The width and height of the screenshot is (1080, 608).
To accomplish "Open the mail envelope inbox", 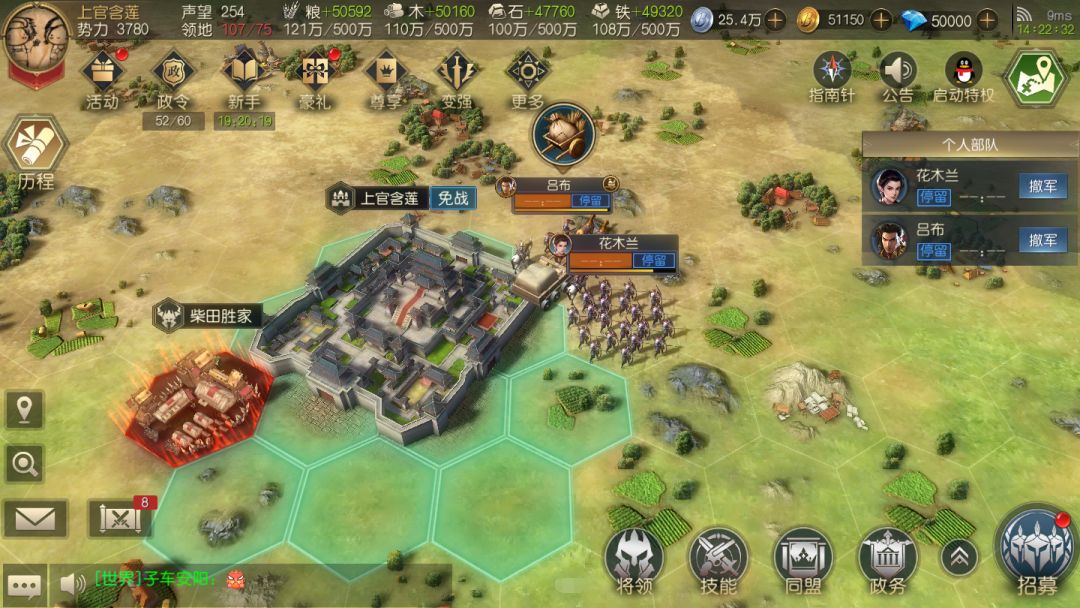I will click(x=36, y=518).
